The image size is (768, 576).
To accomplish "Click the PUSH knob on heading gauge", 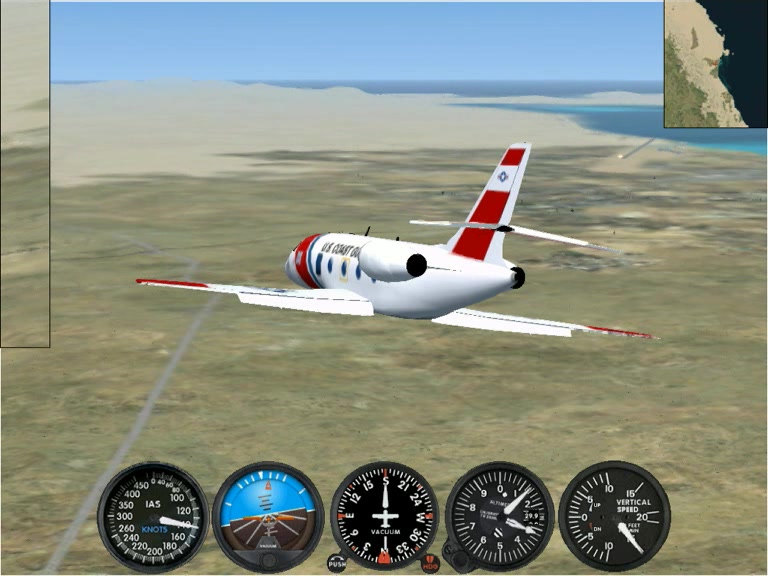I will coord(337,563).
